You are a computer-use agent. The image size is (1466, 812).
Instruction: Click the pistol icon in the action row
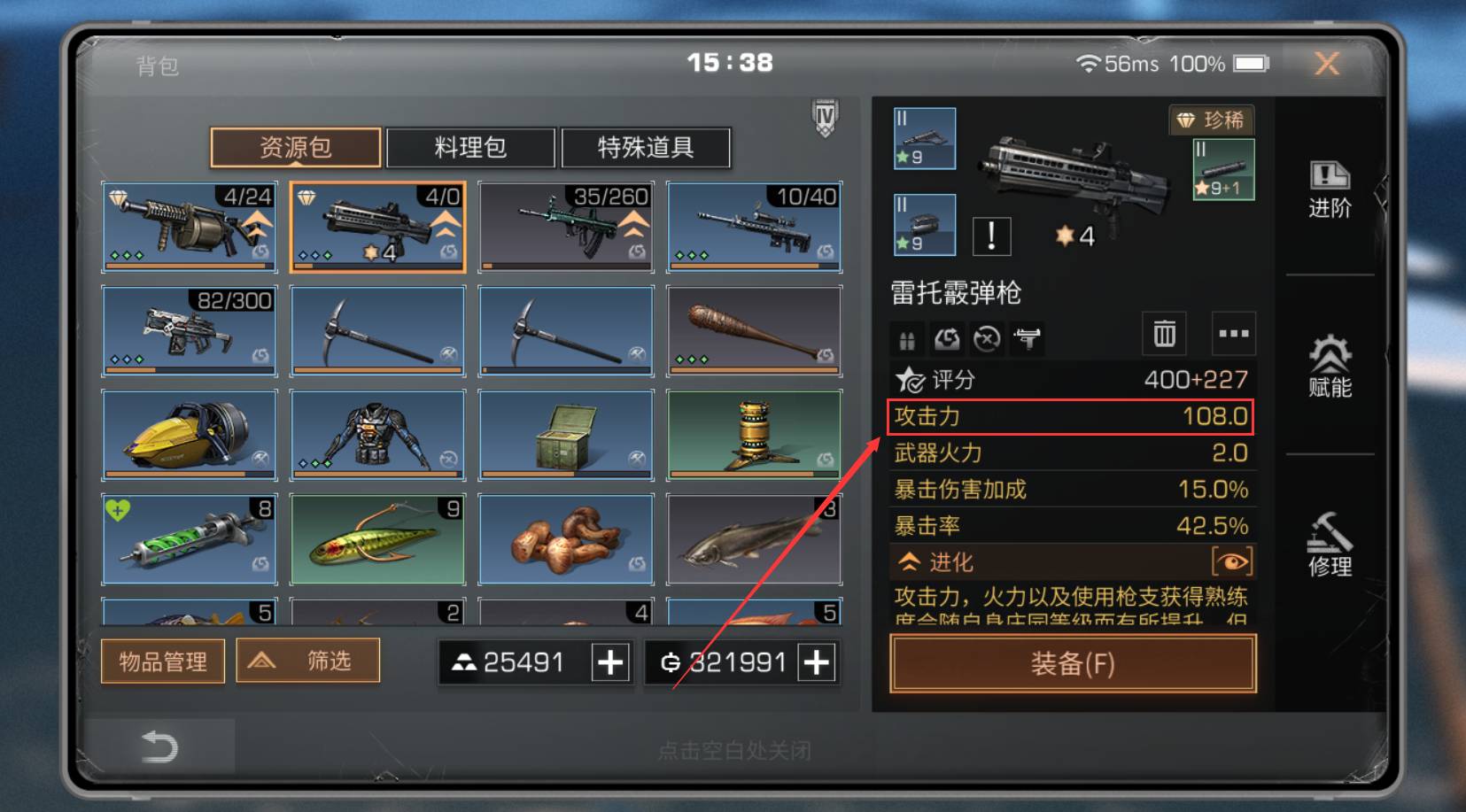pos(1027,338)
